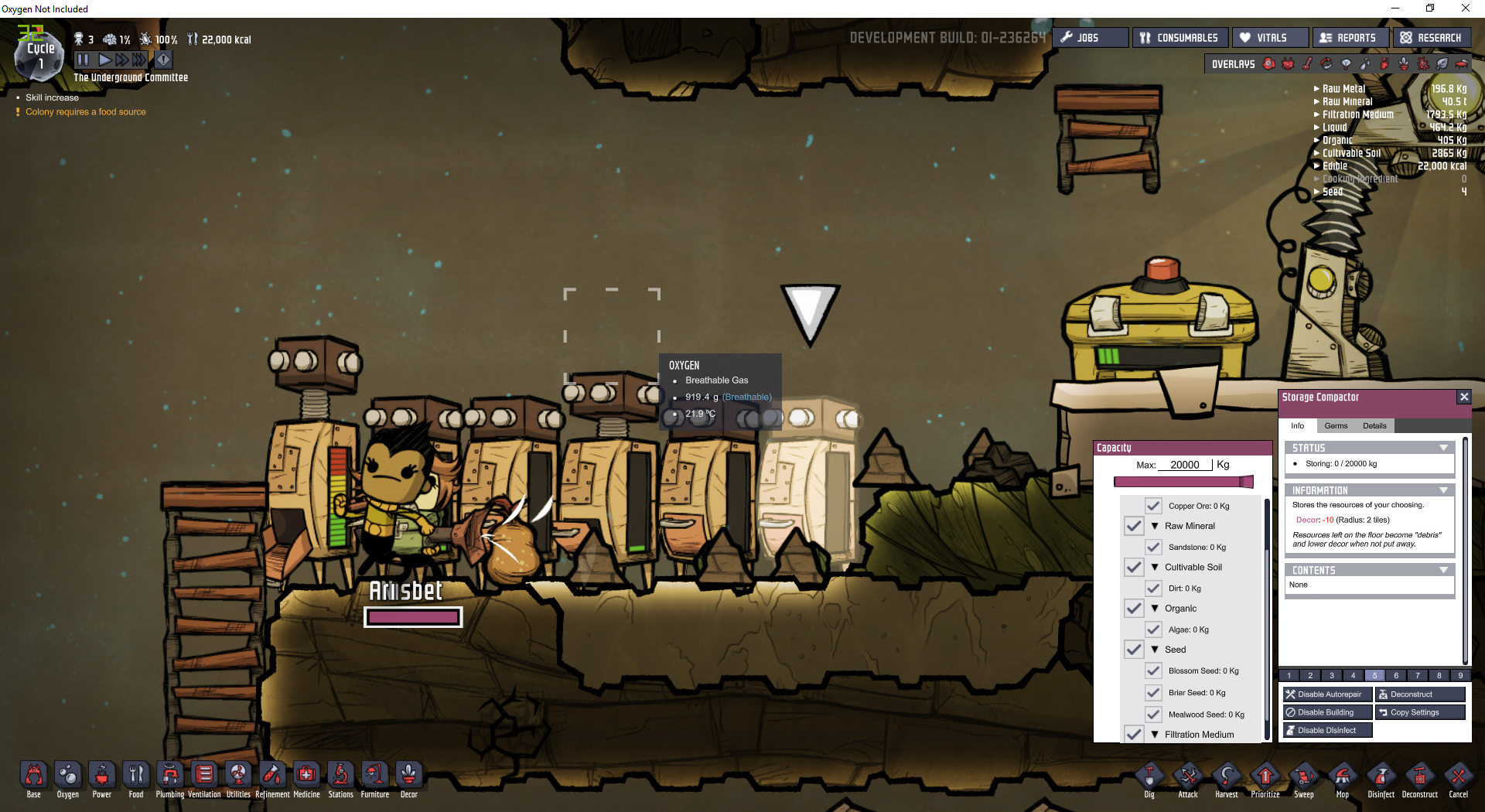Select Disable Building

tap(1327, 712)
